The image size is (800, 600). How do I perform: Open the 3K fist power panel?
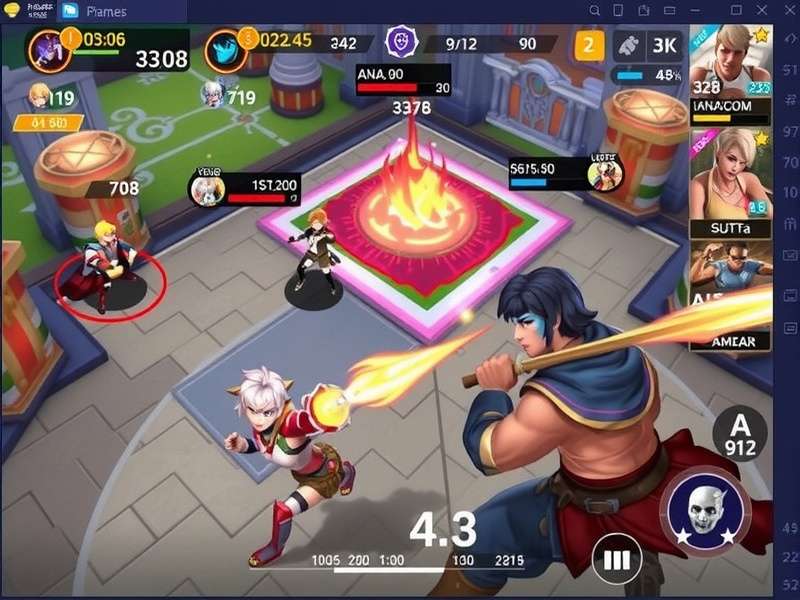point(648,44)
